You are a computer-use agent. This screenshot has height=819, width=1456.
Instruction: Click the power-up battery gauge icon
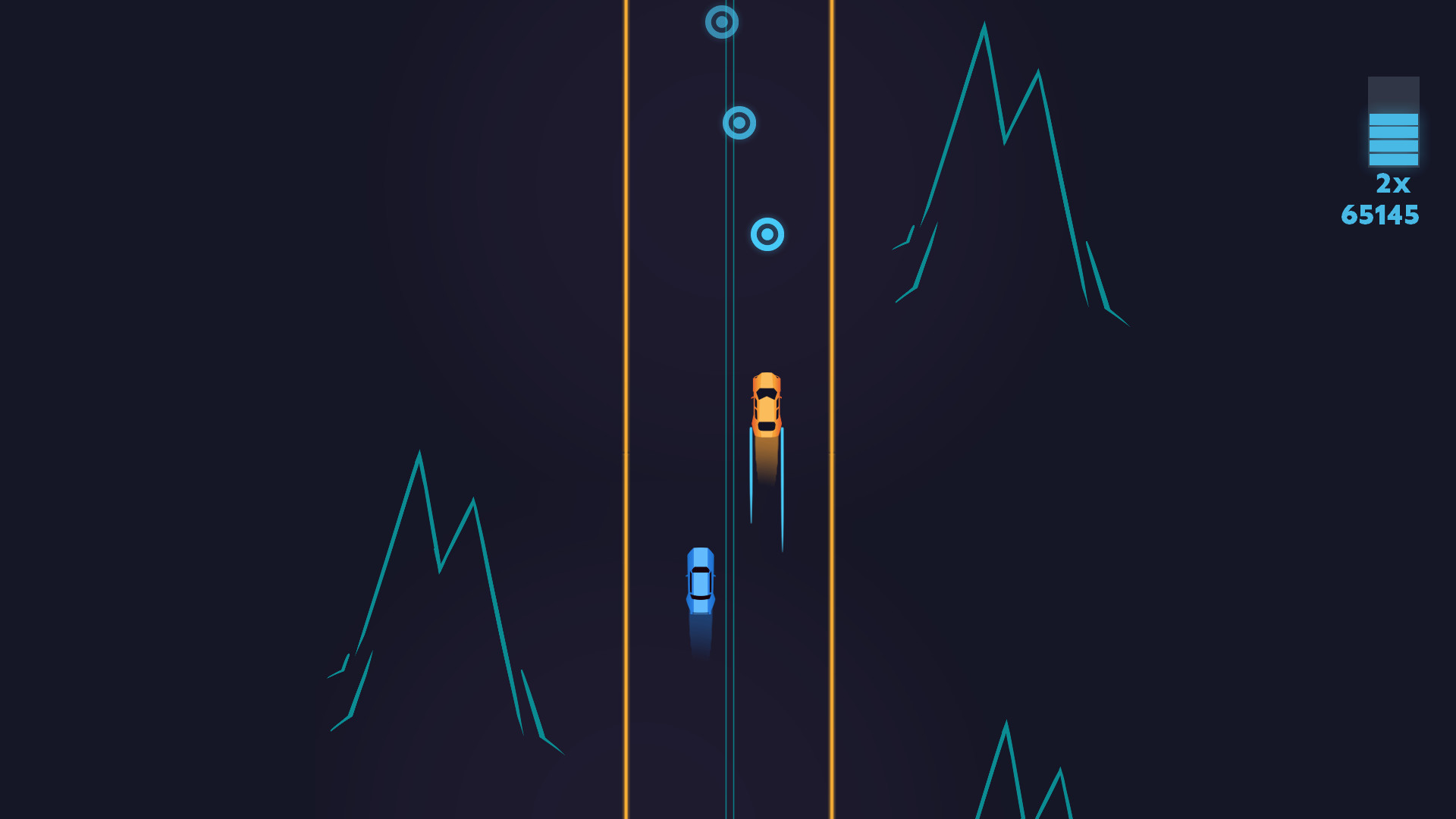(x=1393, y=121)
